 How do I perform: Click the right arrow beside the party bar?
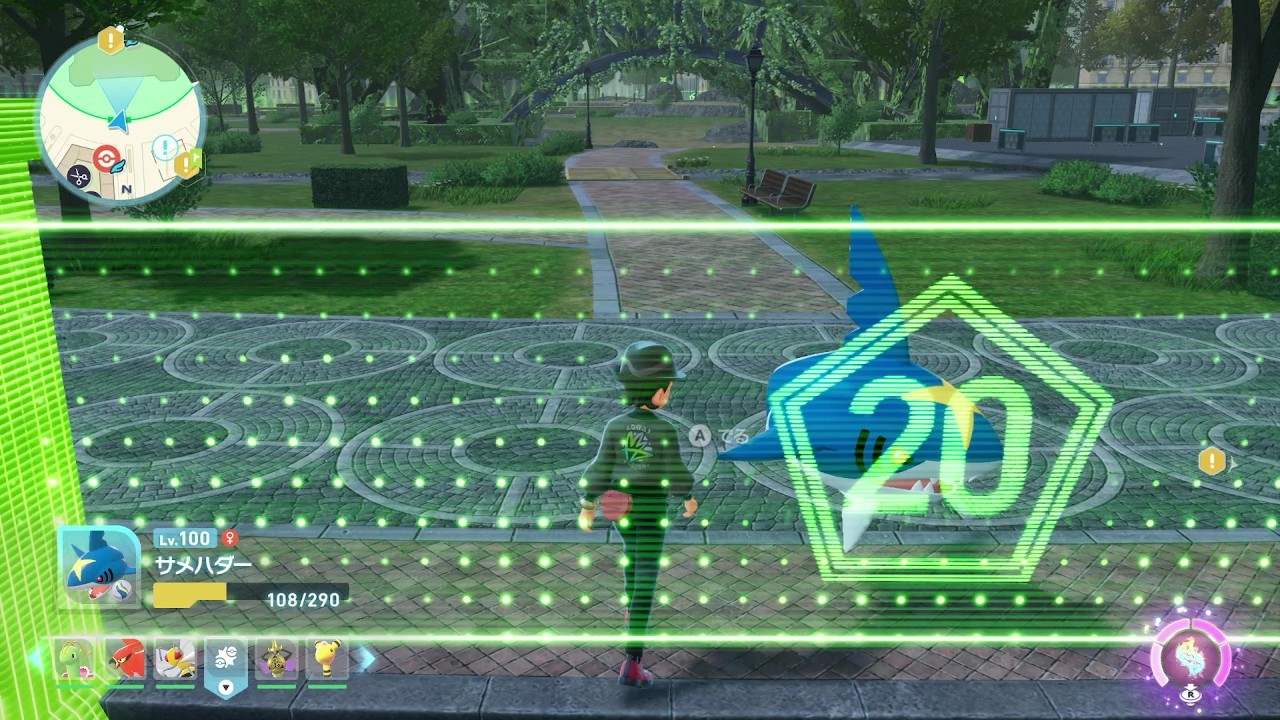coord(367,658)
